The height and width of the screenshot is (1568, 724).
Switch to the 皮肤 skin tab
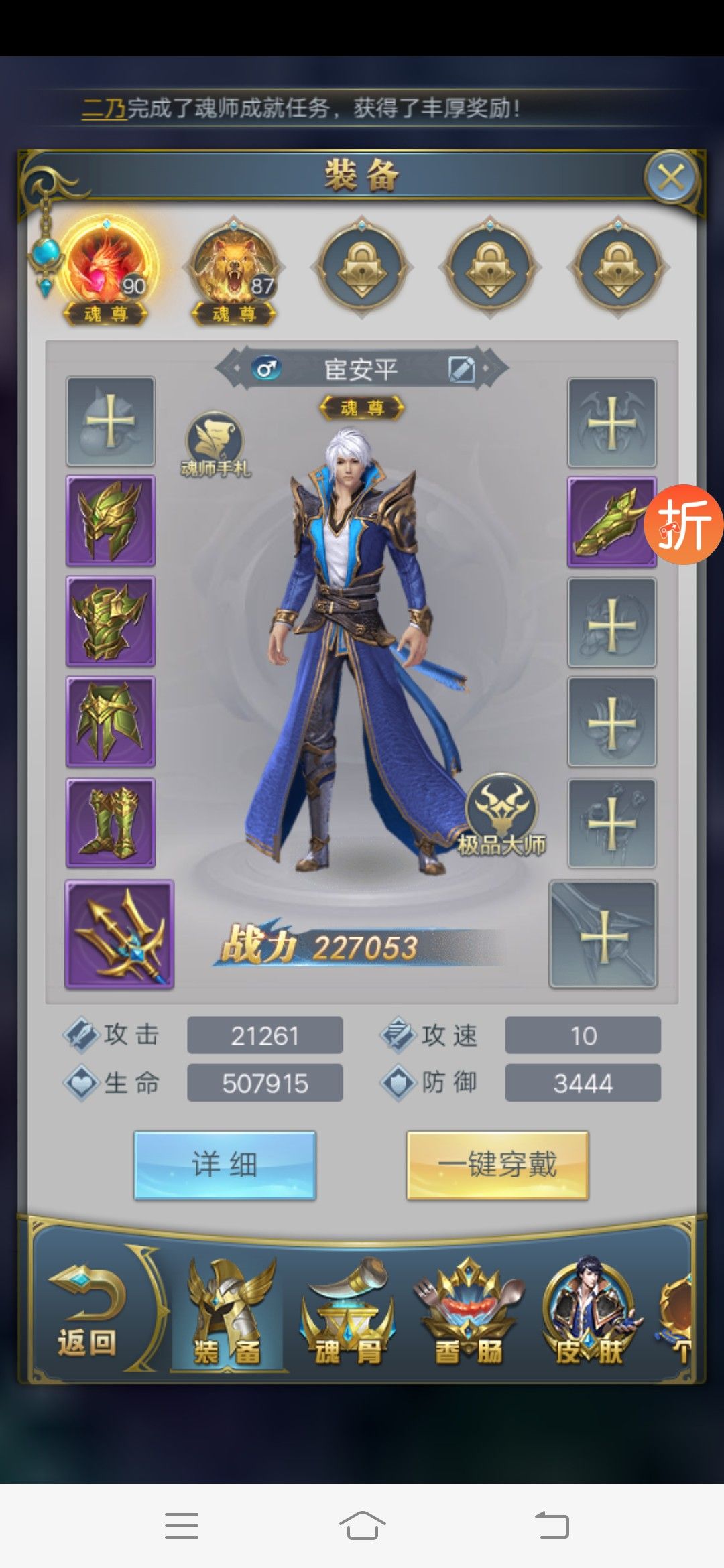[589, 1313]
